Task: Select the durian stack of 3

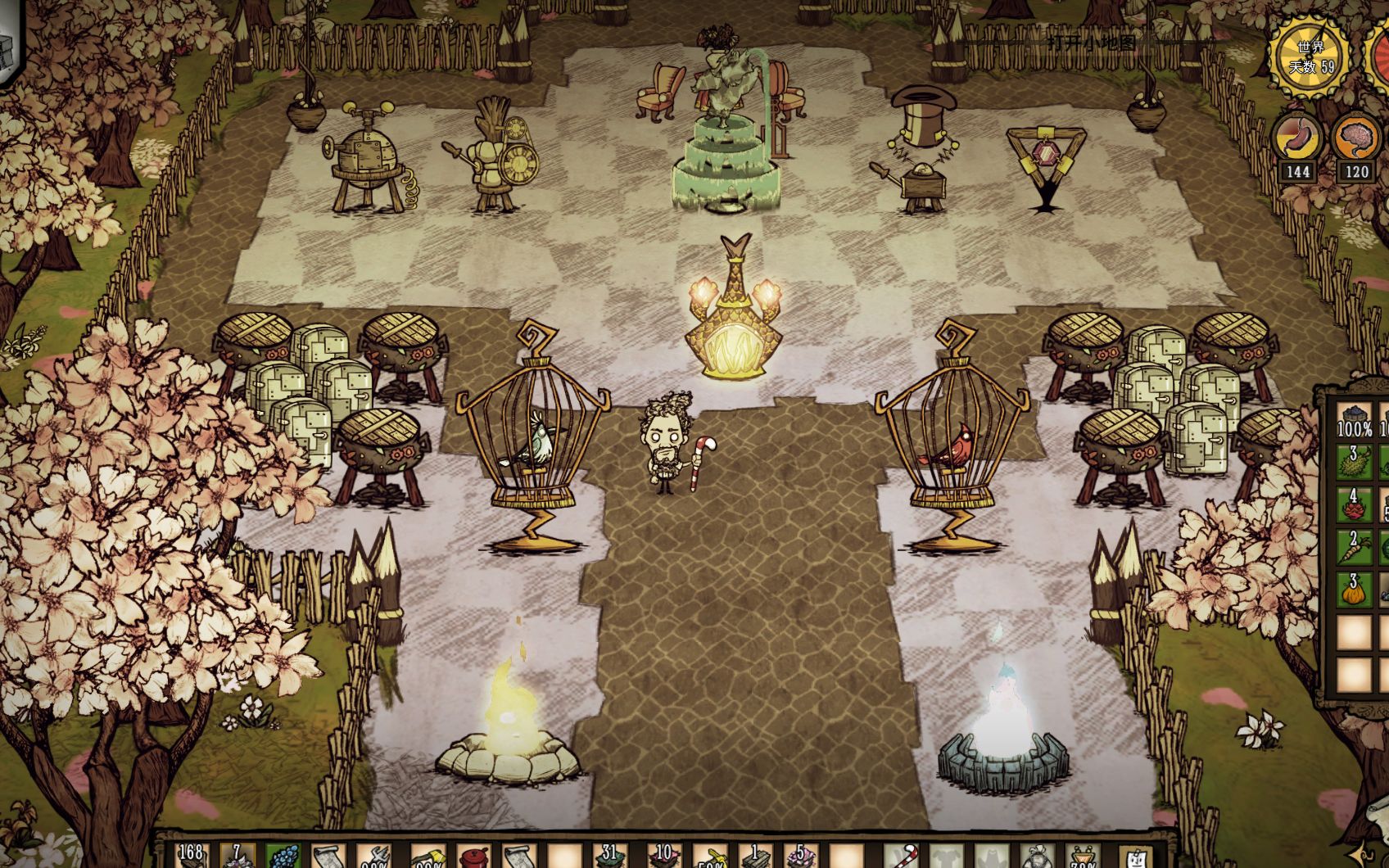Action: [x=1354, y=463]
